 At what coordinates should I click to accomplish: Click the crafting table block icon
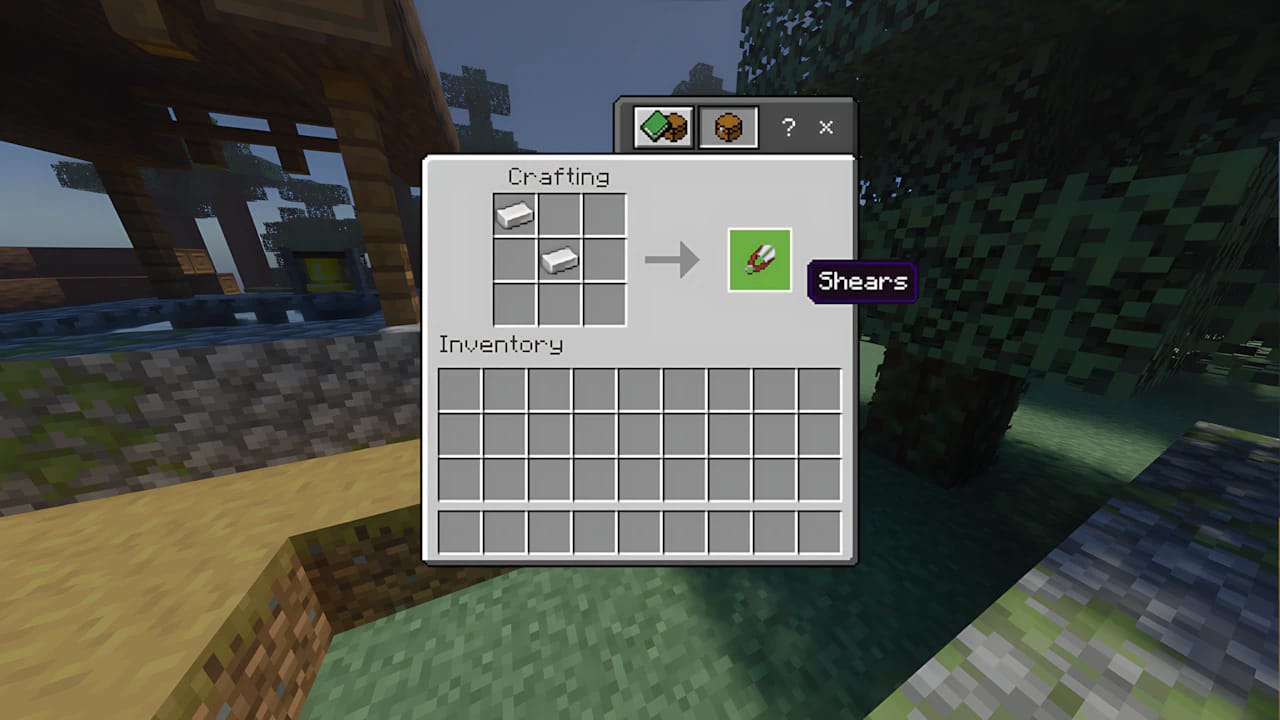pos(727,127)
